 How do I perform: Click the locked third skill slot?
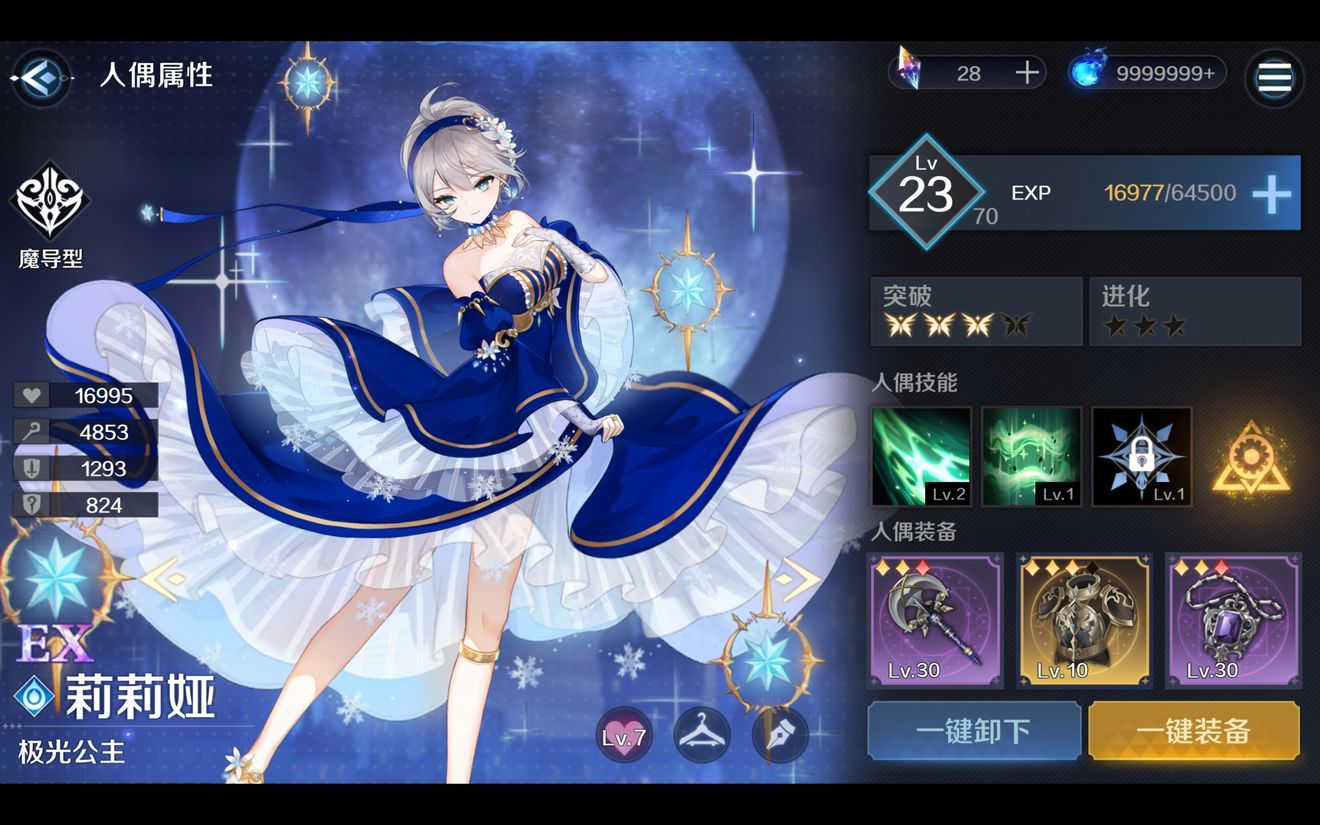(x=1141, y=456)
